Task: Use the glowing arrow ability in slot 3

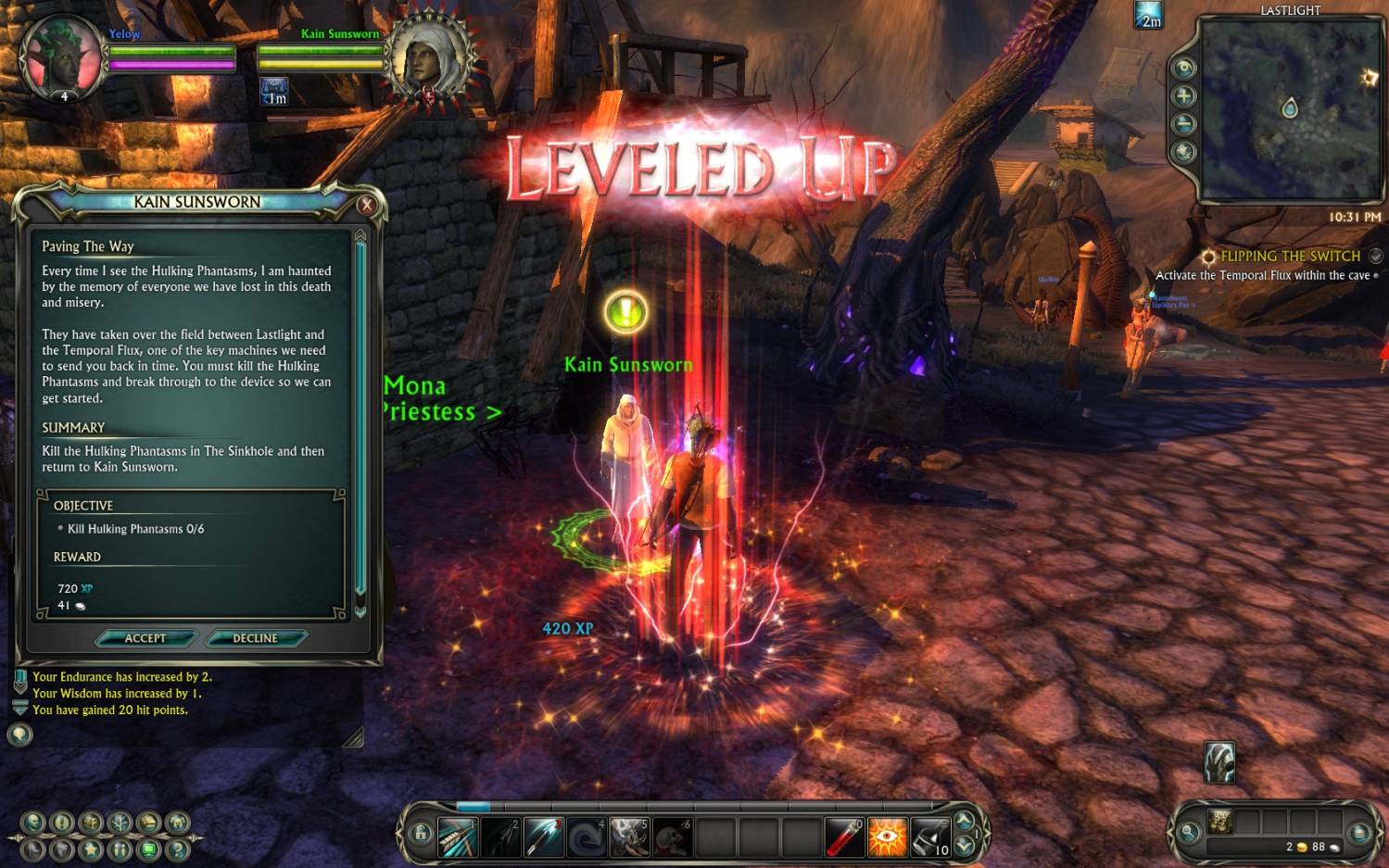Action: [543, 837]
